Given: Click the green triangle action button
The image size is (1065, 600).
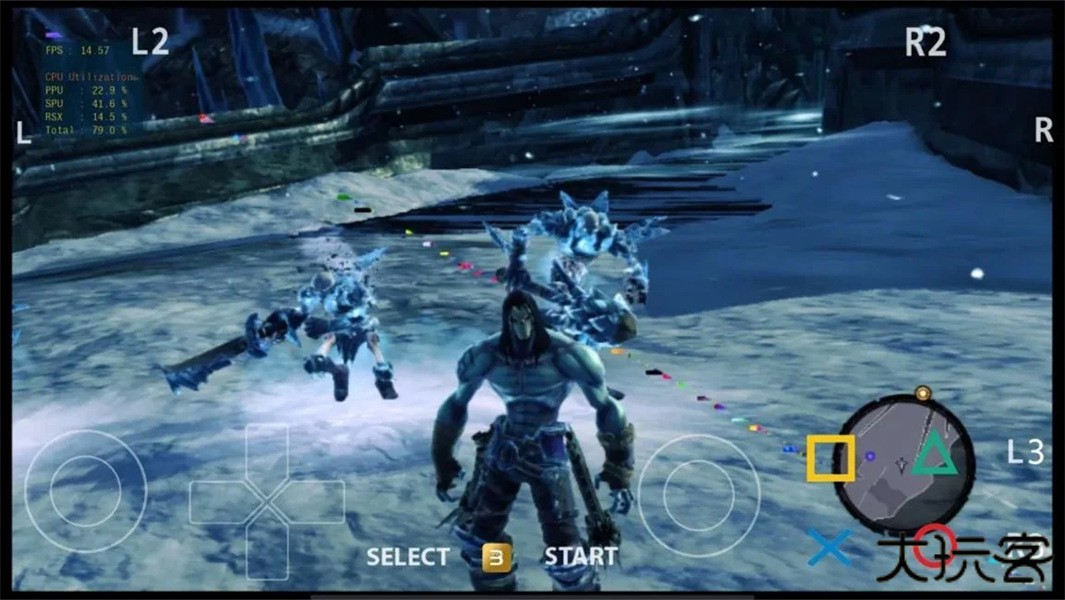Looking at the screenshot, I should (933, 453).
